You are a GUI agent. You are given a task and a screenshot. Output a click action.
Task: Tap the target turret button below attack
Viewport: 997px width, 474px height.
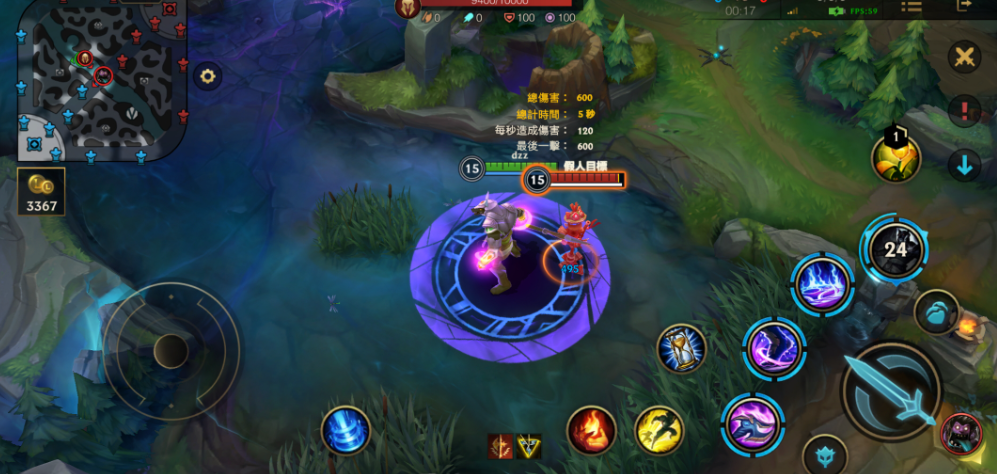tap(825, 456)
